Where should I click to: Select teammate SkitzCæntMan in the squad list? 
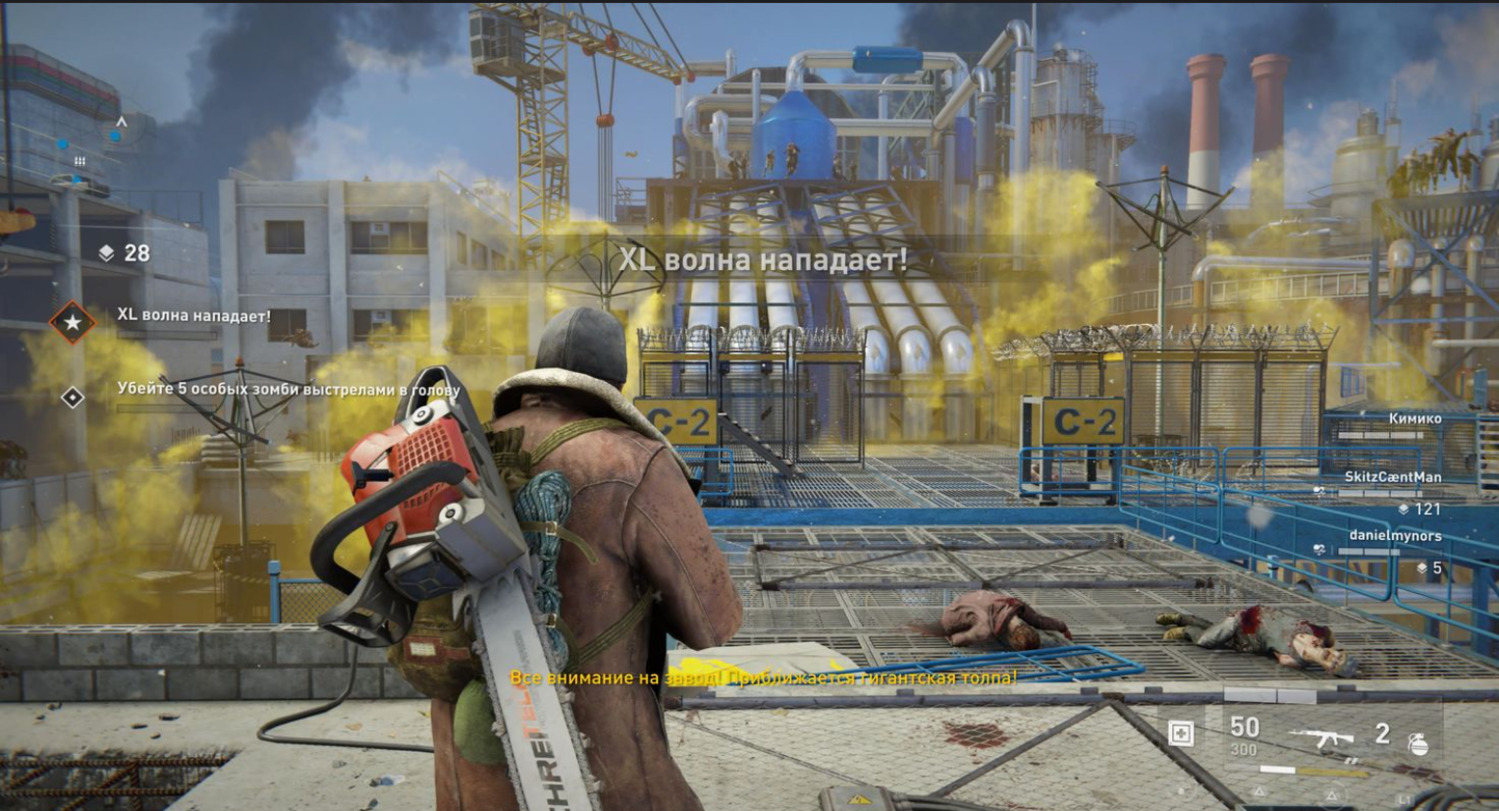click(1392, 477)
